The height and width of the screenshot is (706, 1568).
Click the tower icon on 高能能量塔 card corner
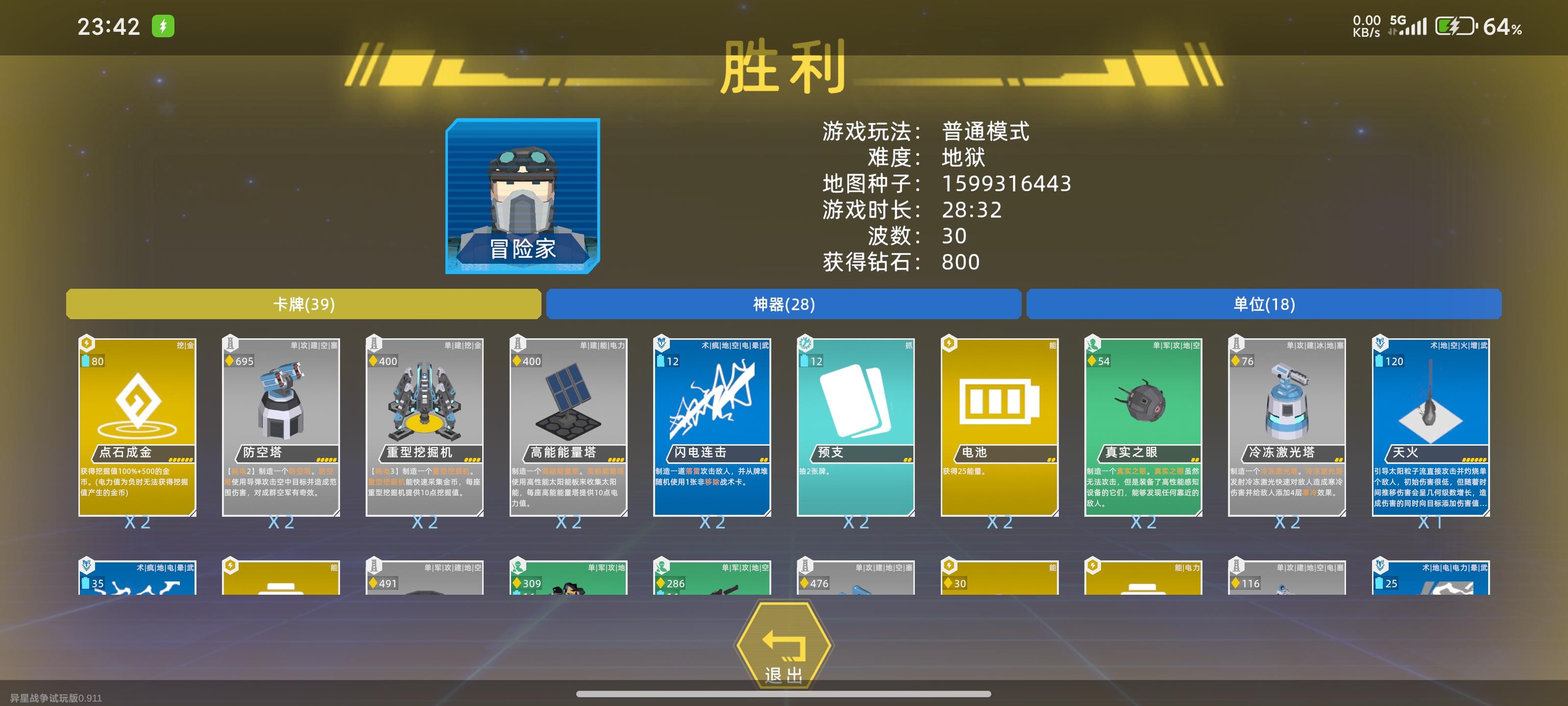point(518,343)
